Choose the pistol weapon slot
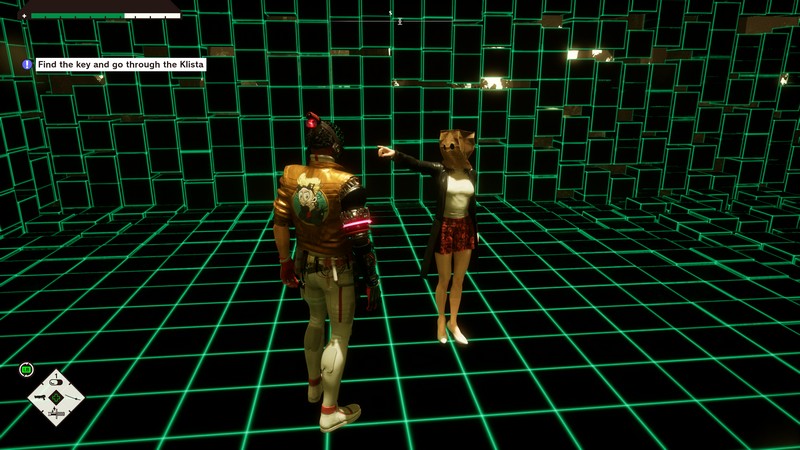Screen dimensions: 800x450 [x=40, y=397]
